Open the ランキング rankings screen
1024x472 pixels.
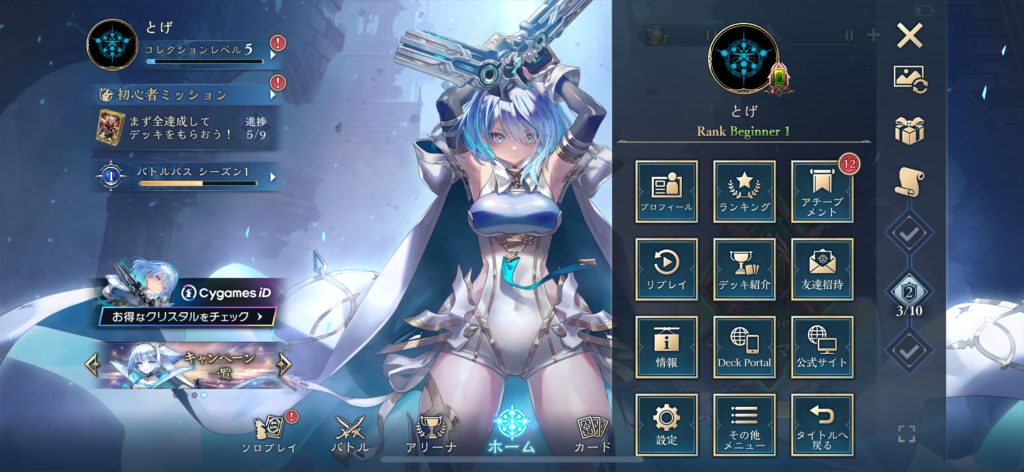744,191
